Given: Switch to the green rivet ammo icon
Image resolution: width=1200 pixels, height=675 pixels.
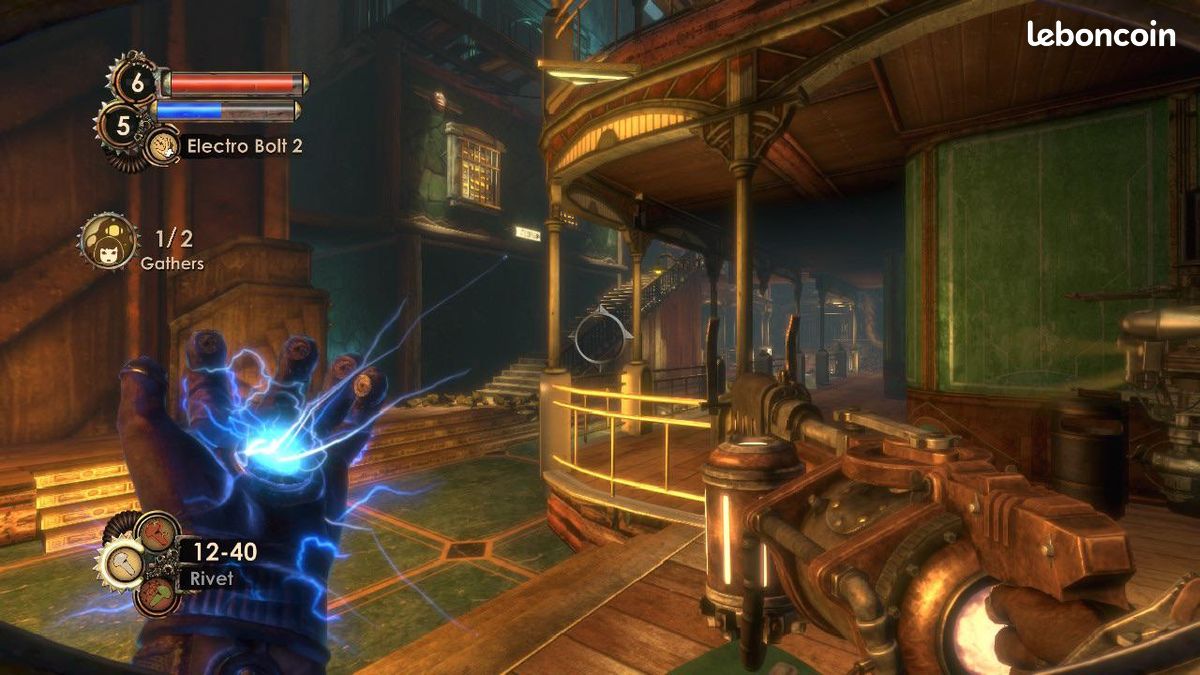Looking at the screenshot, I should point(157,594).
